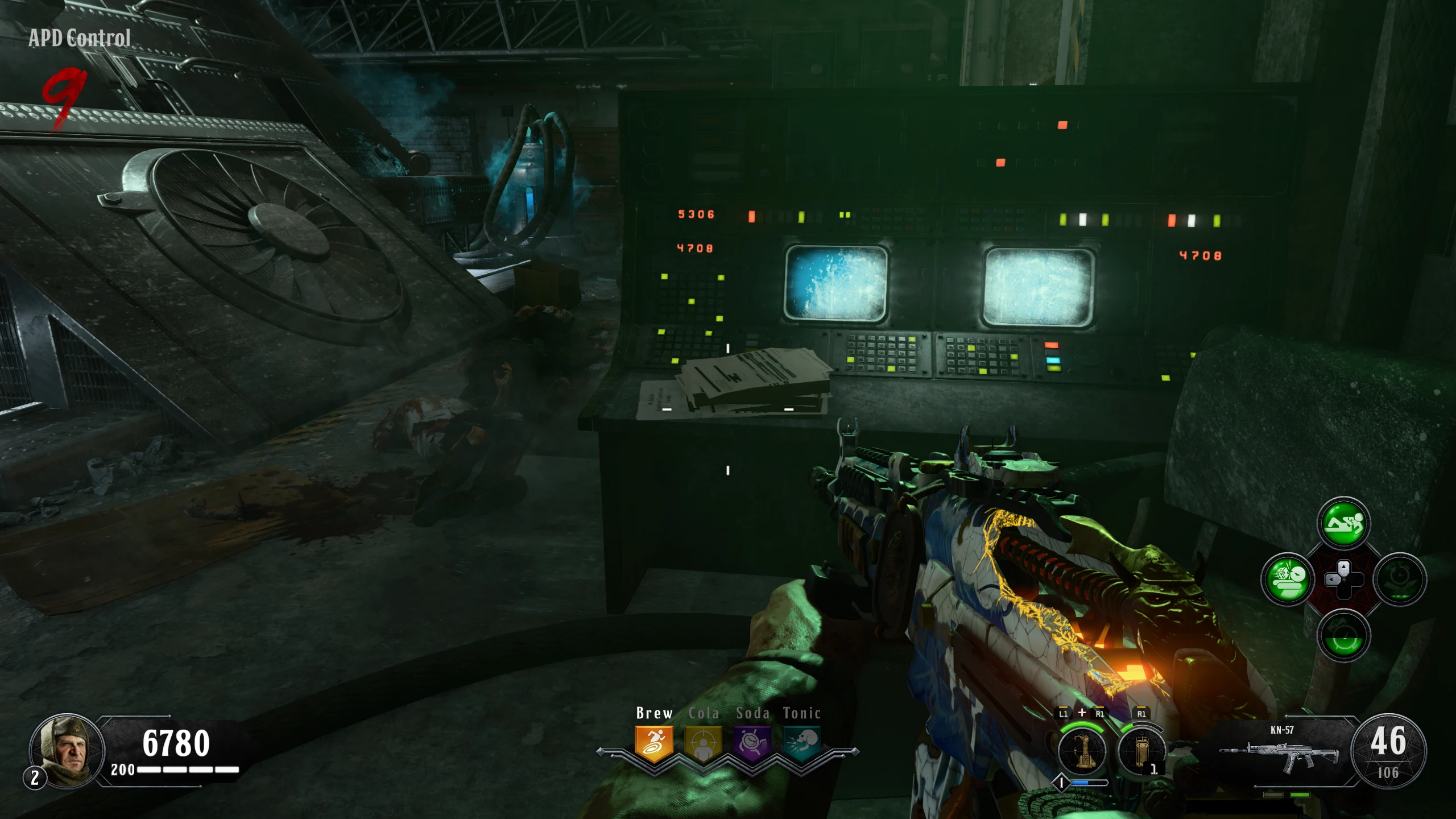Image resolution: width=1456 pixels, height=819 pixels.
Task: Select the orange Brew perk icon
Action: coord(654,743)
